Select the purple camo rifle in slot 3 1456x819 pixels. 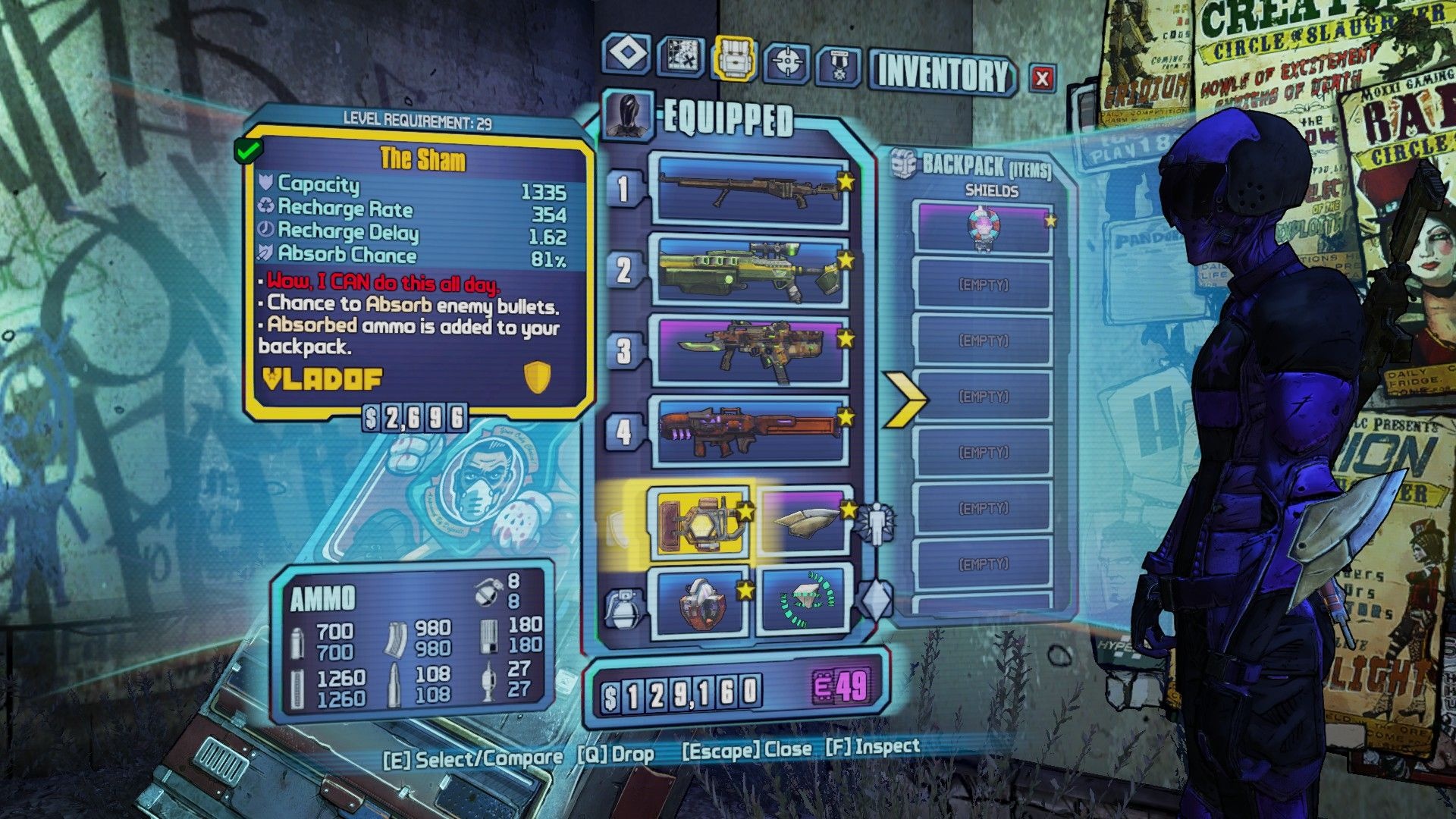click(751, 350)
